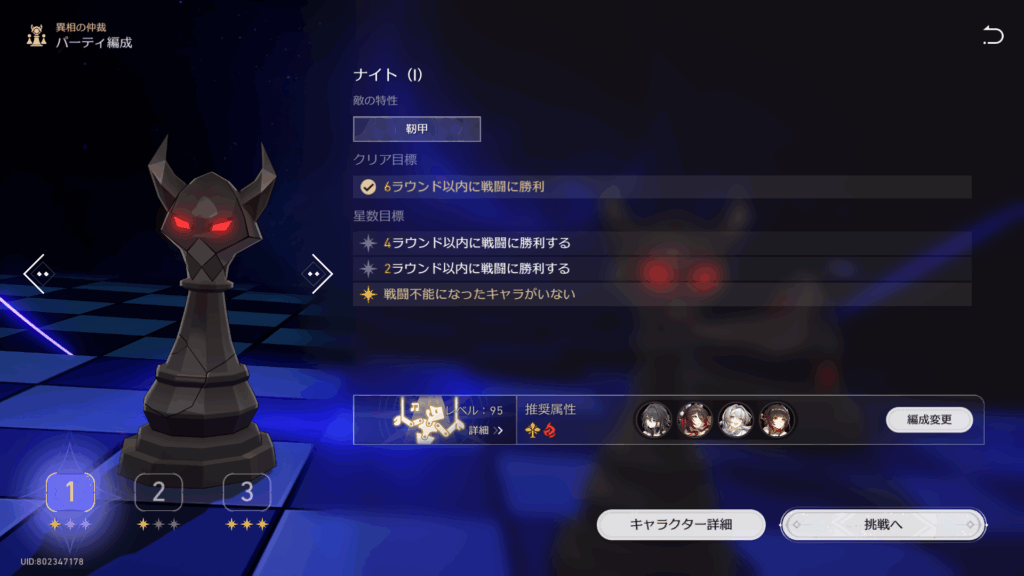The image size is (1024, 576).
Task: Show the previous enemy with left arrow
Action: [x=40, y=272]
